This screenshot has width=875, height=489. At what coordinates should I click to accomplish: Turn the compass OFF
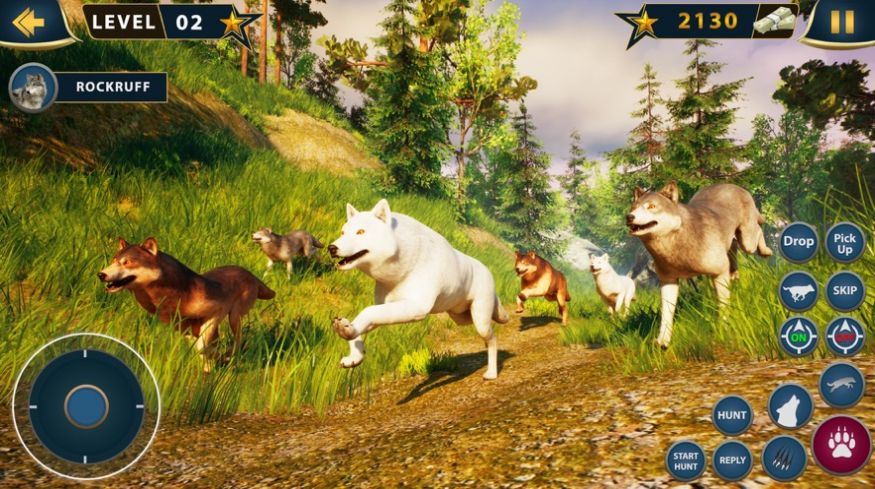(845, 336)
